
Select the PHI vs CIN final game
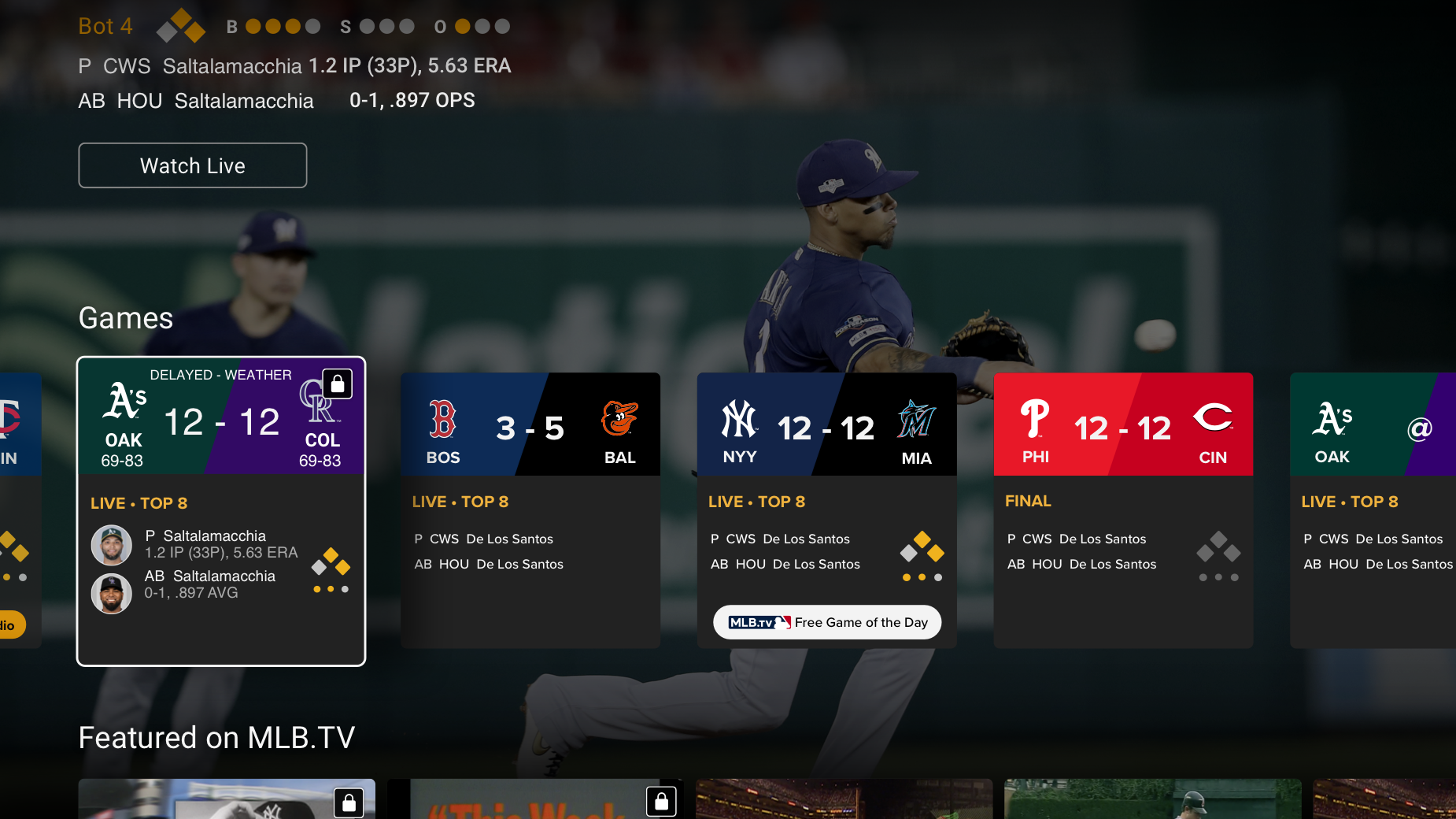click(x=1123, y=510)
